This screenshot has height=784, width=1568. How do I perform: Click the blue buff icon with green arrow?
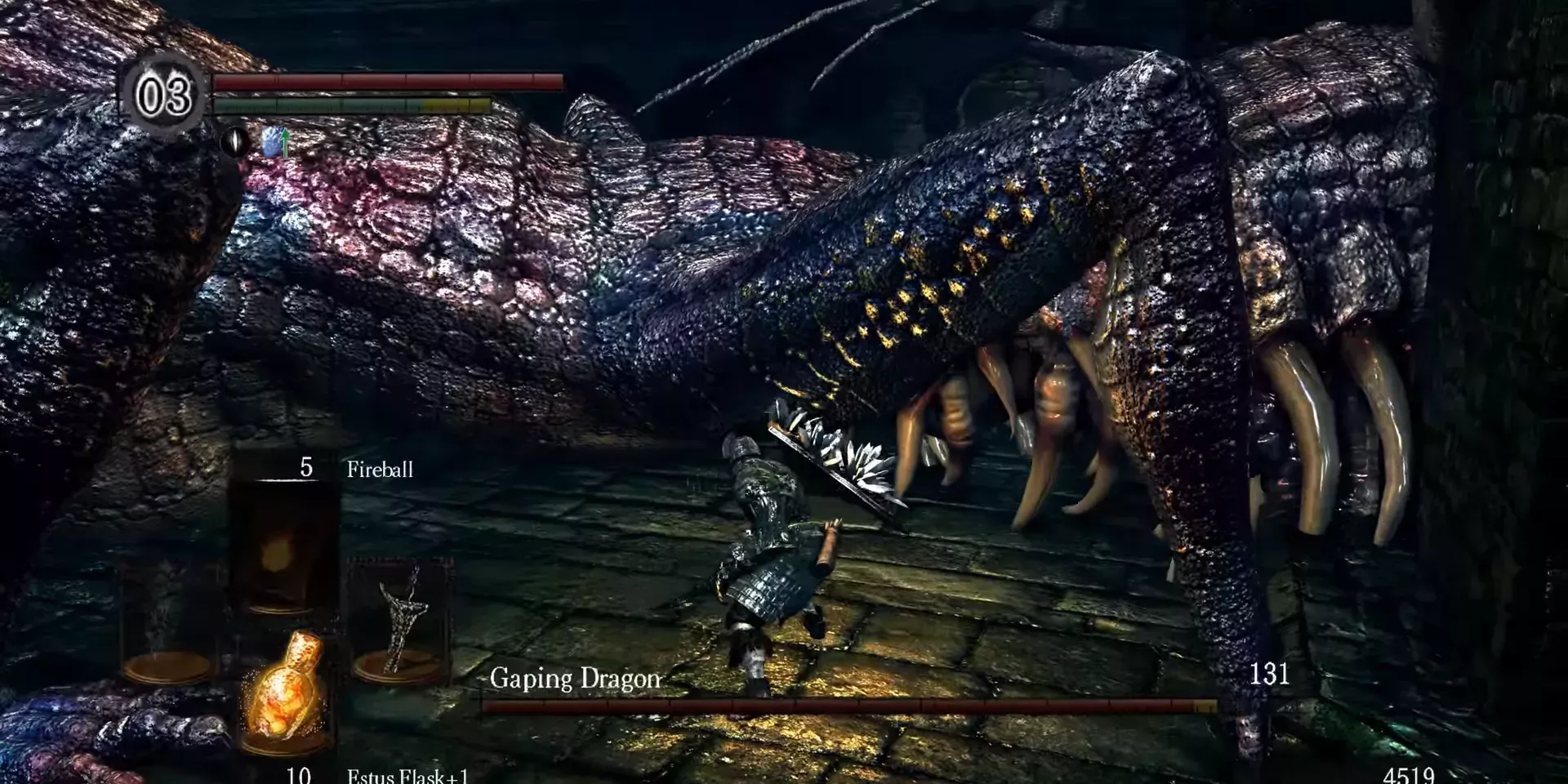[x=278, y=142]
